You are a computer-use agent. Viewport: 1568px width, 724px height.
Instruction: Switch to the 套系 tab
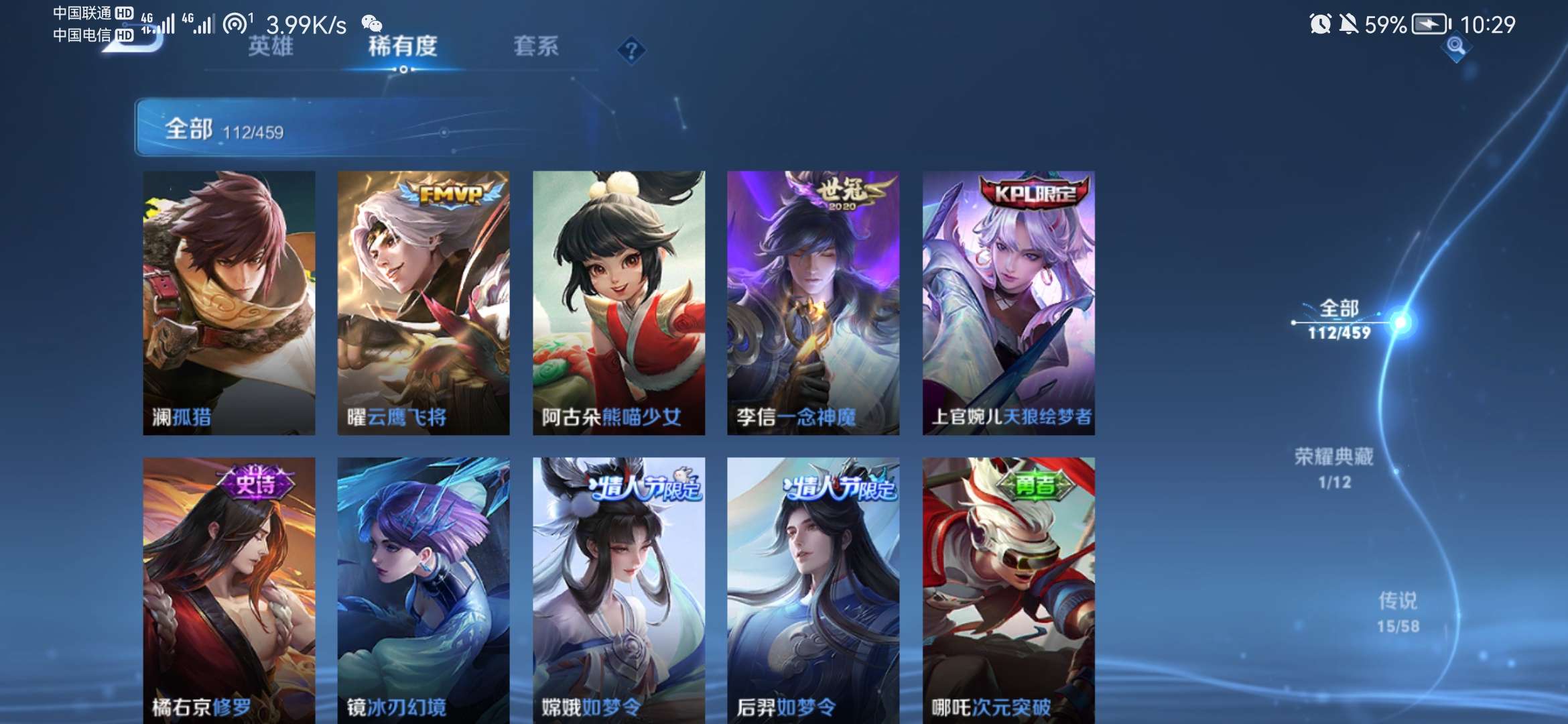537,48
